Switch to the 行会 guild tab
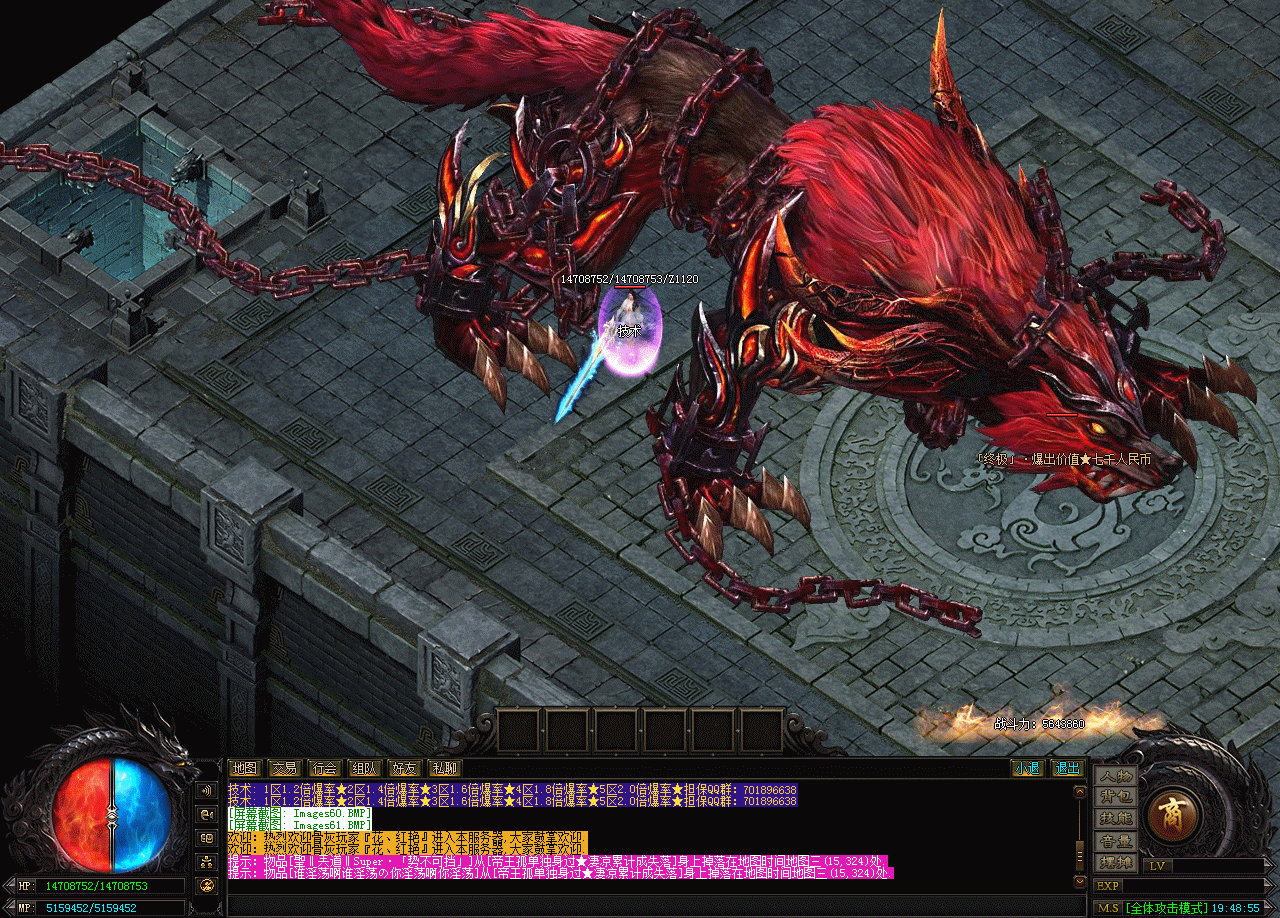Viewport: 1280px width, 918px height. pyautogui.click(x=324, y=768)
